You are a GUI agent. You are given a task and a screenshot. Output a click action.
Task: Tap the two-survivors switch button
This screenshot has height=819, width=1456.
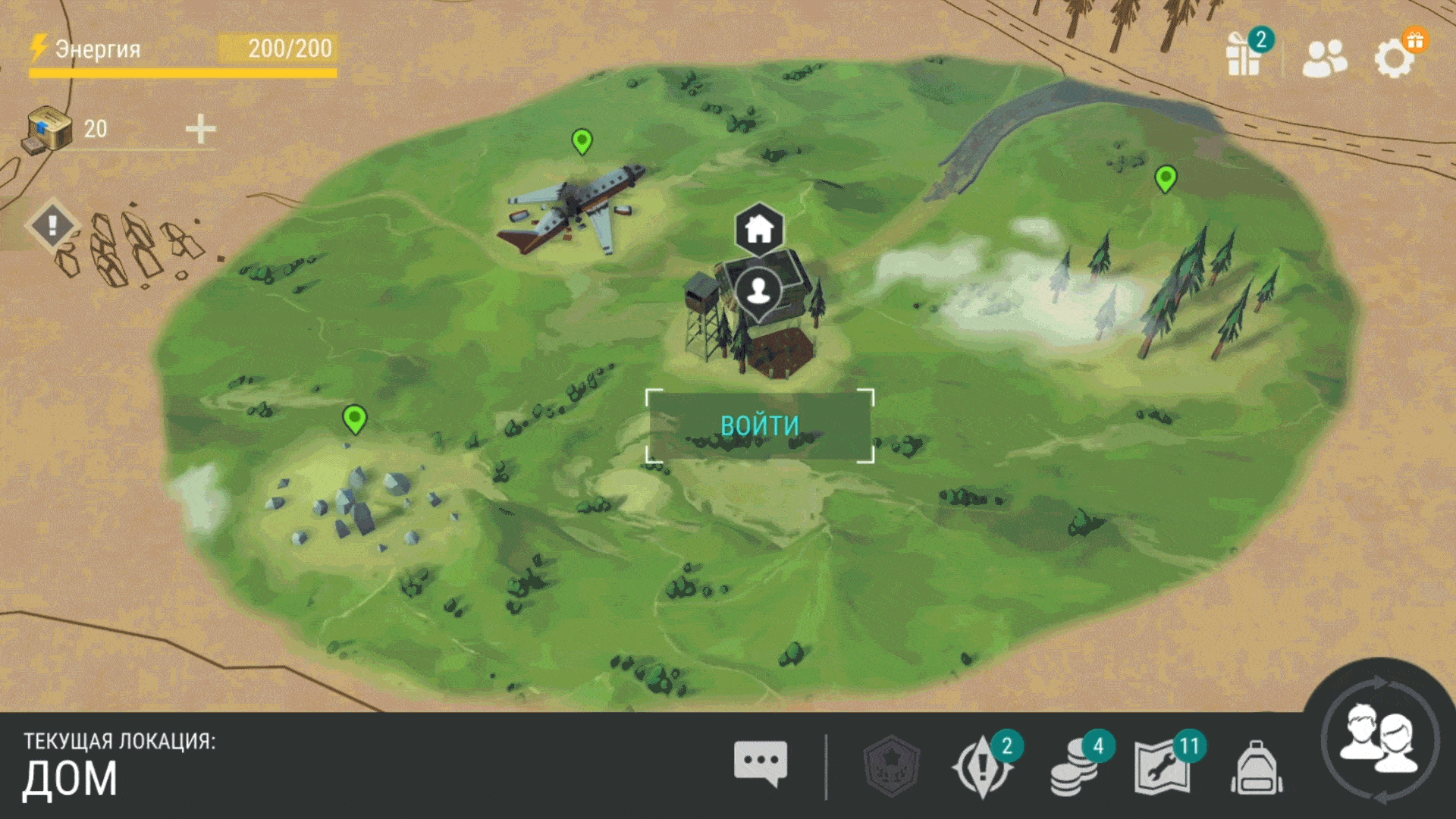[x=1379, y=739]
